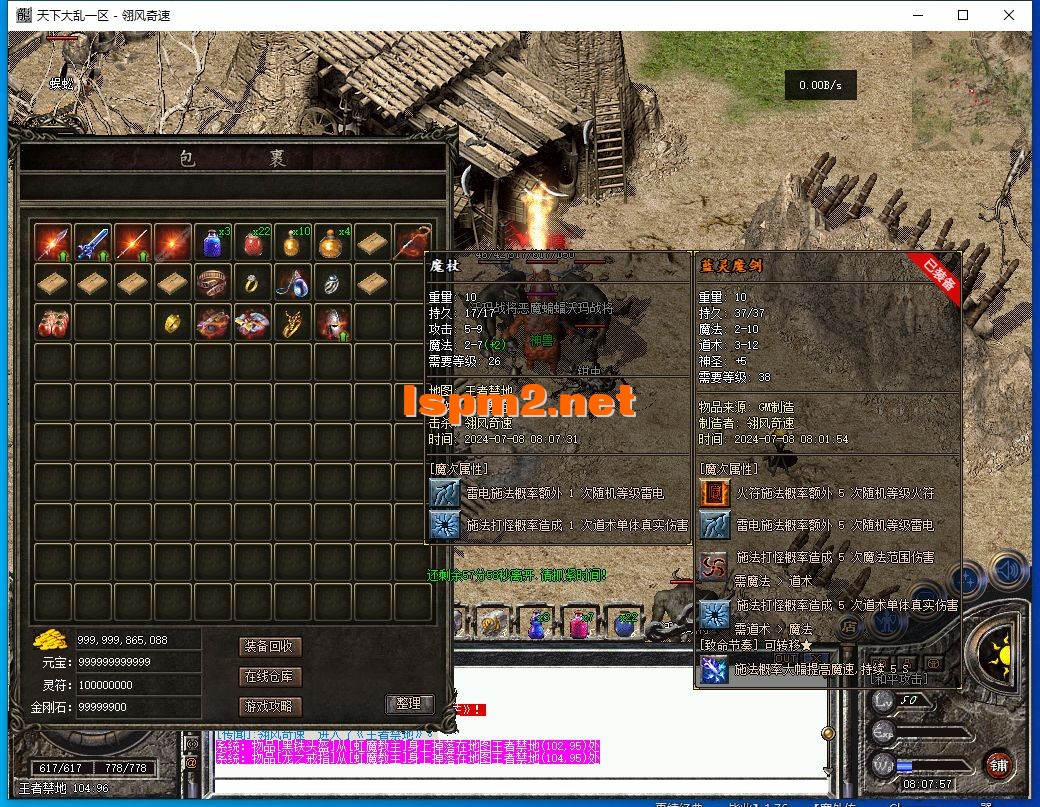This screenshot has width=1040, height=807.
Task: Select the red potion bundle item
Action: [53, 323]
